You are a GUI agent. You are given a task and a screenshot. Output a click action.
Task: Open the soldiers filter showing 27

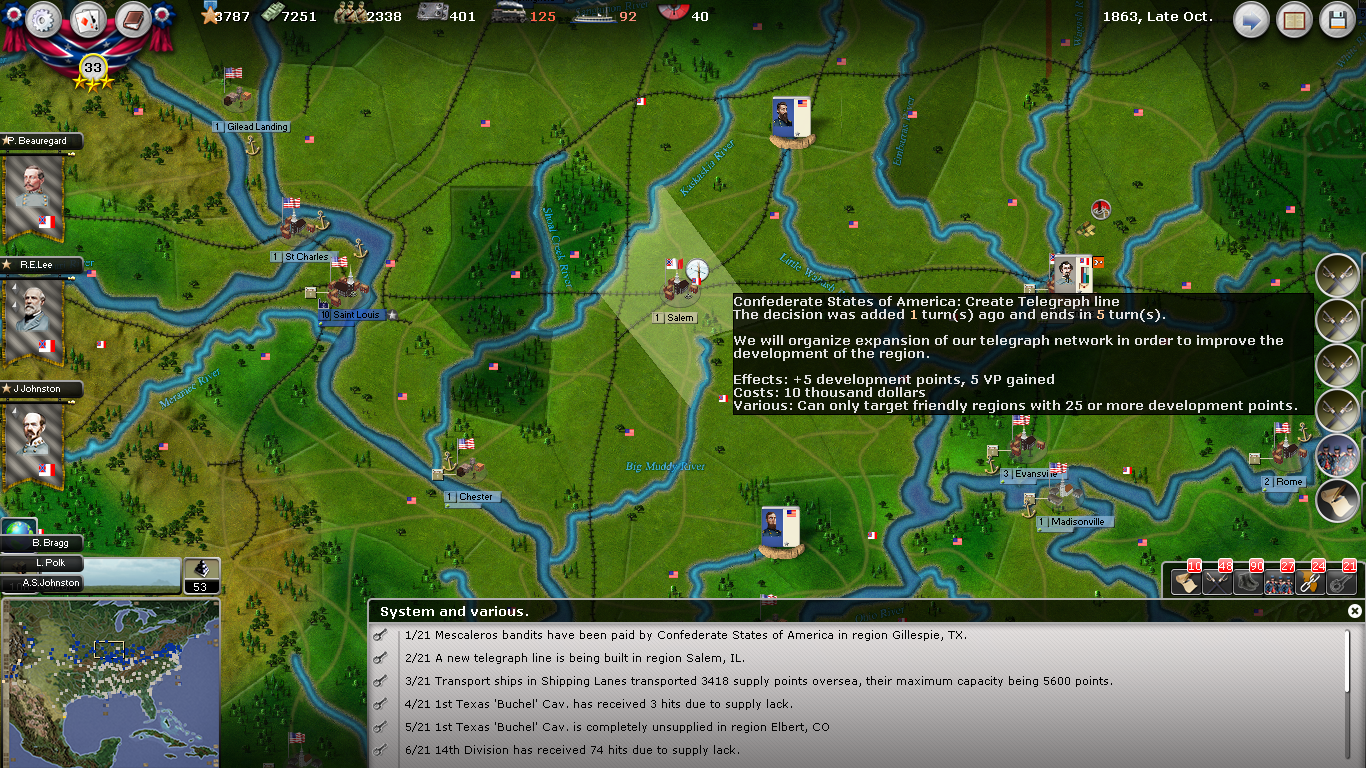tap(1279, 581)
